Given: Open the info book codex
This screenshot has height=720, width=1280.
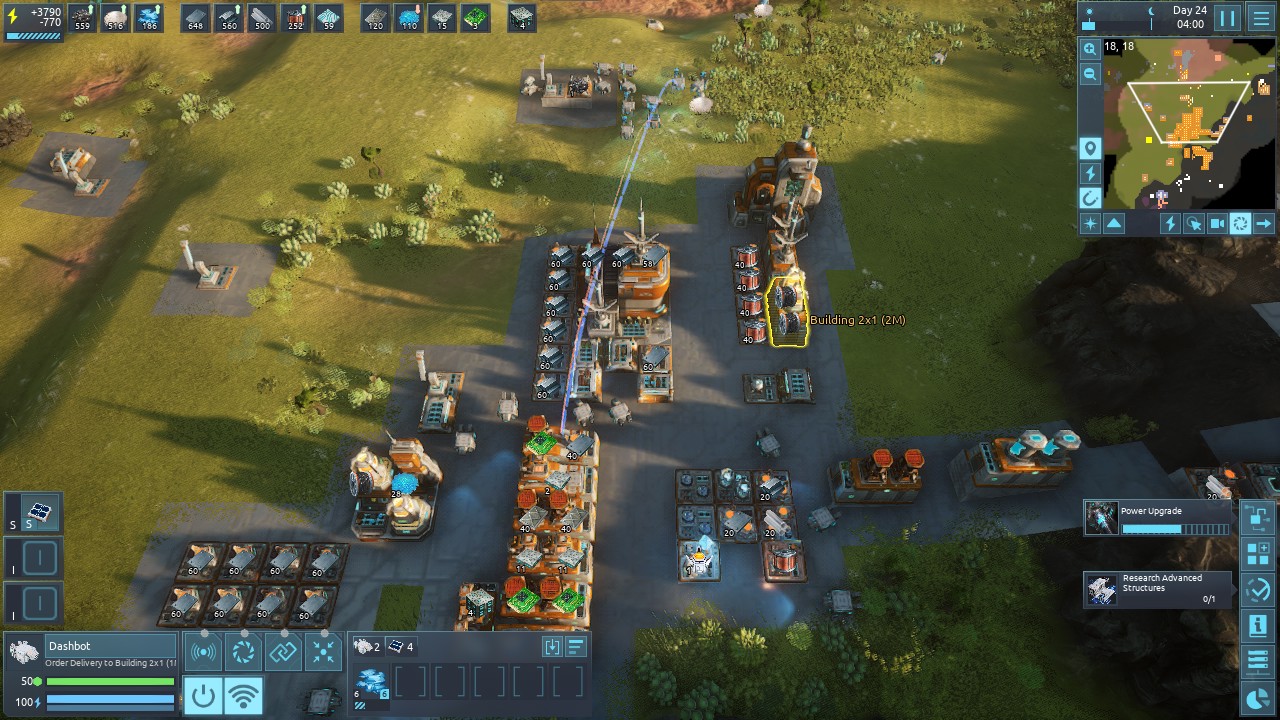Looking at the screenshot, I should (1257, 626).
